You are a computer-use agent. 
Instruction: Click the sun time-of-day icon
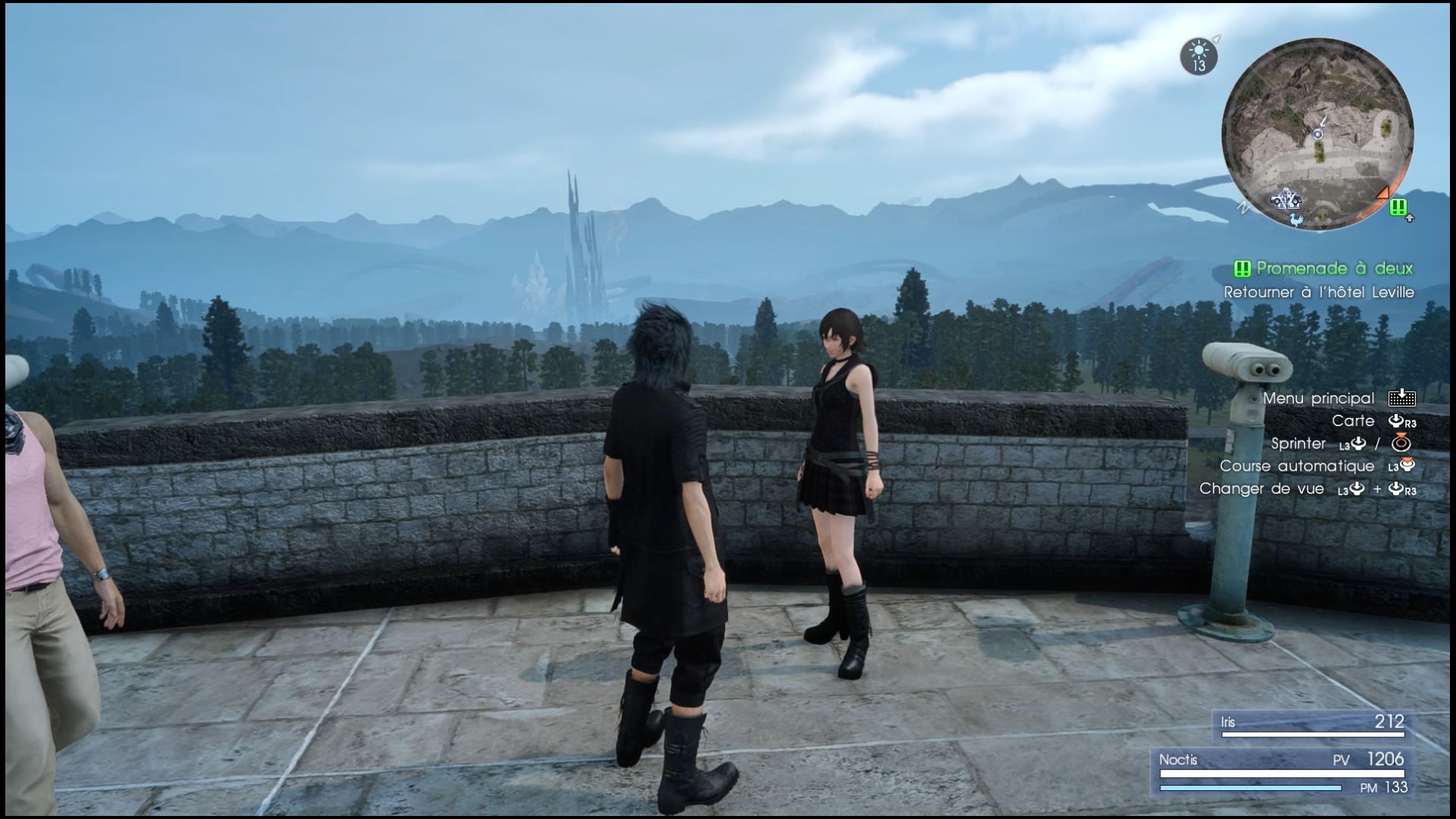pos(1198,56)
